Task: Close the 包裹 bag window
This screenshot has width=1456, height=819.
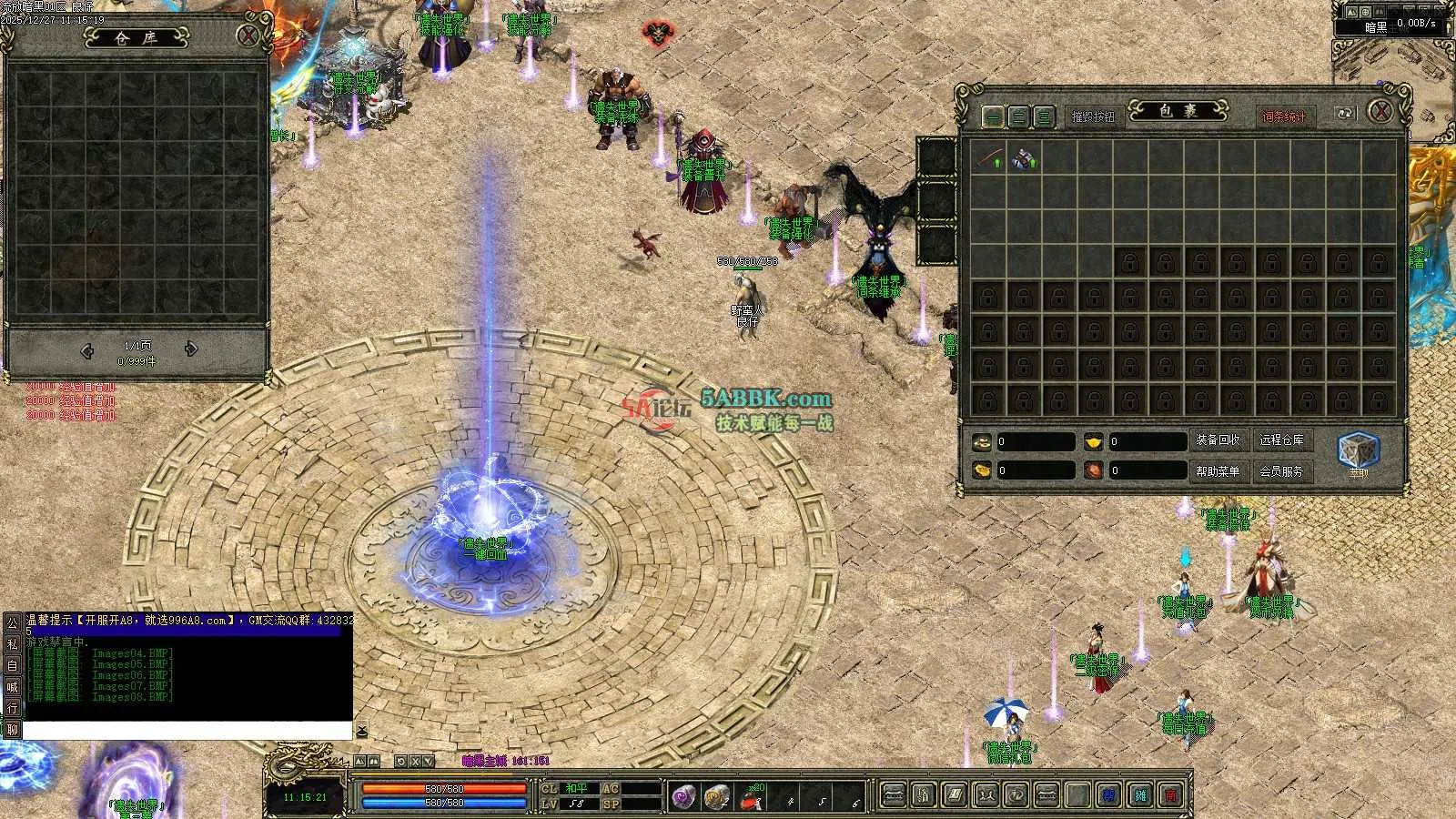Action: click(x=1380, y=112)
